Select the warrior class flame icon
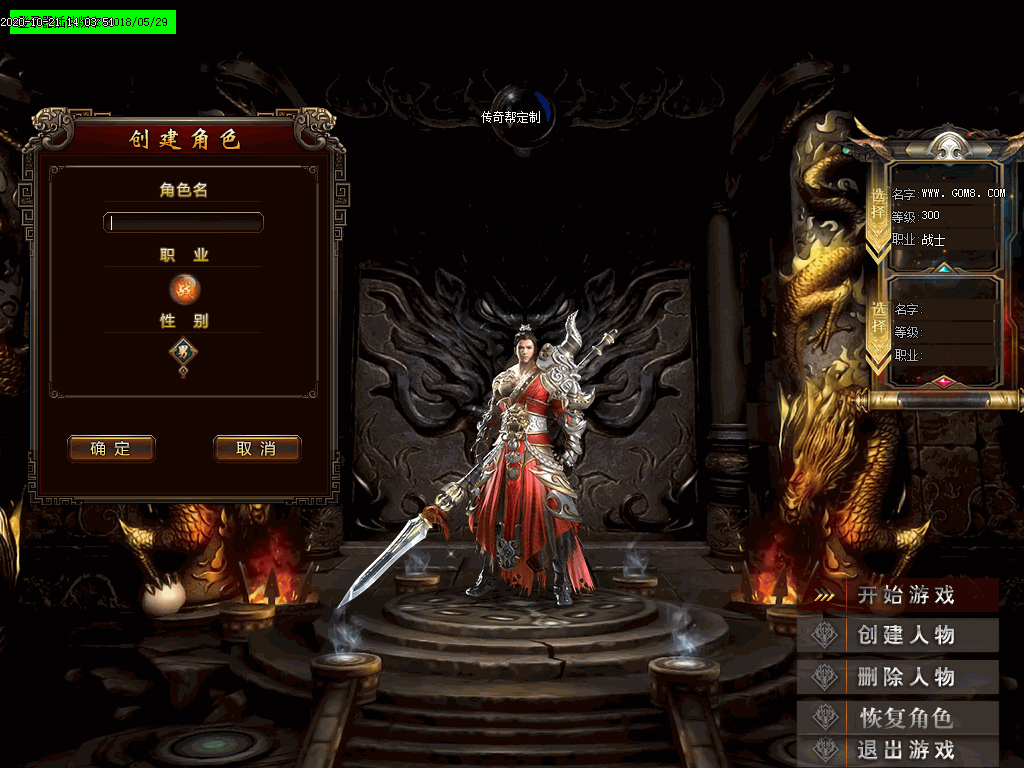 184,290
